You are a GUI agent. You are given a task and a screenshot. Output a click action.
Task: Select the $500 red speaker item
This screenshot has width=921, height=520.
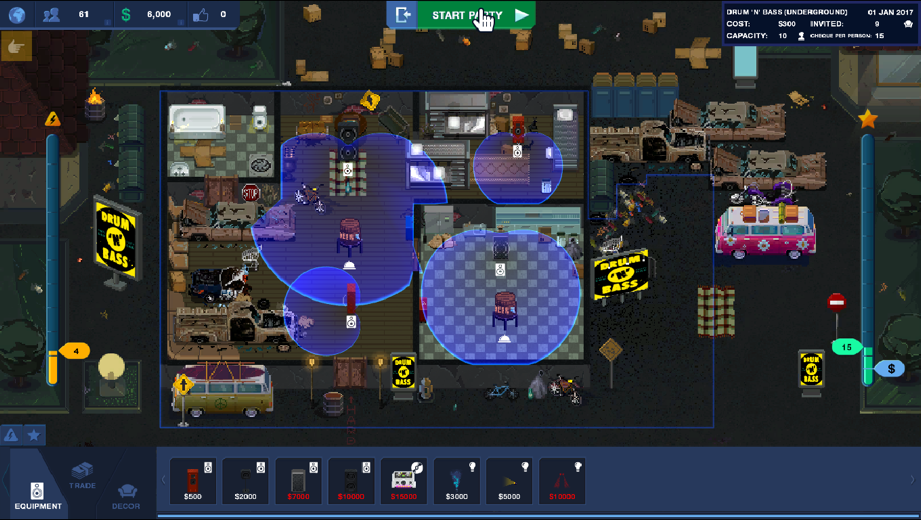tap(193, 481)
